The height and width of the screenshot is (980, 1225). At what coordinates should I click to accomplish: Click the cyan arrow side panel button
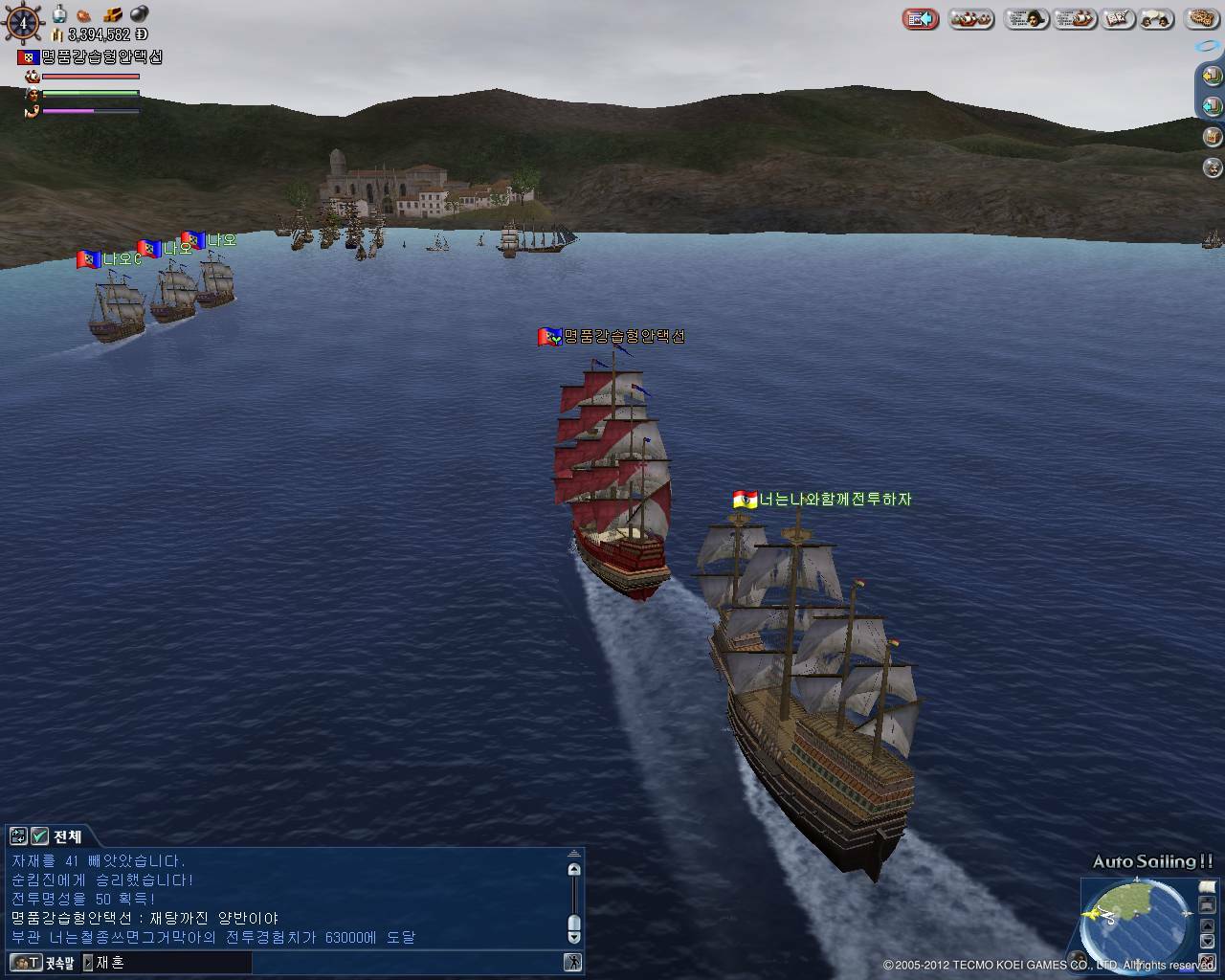[x=1212, y=106]
